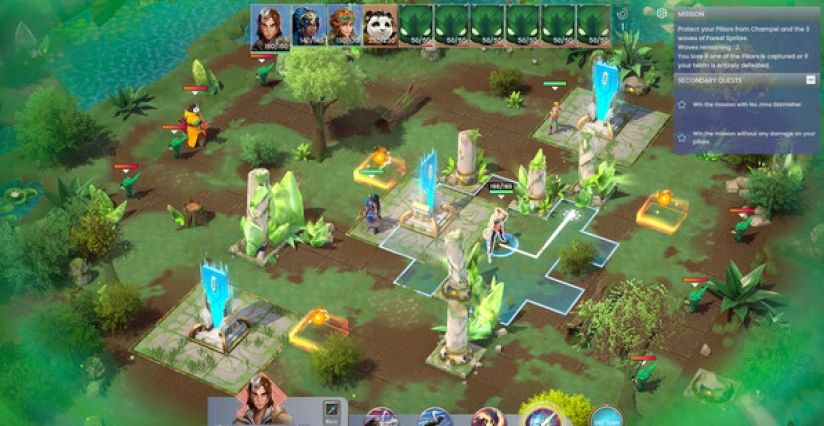Activate the second round ability icon
Image resolution: width=824 pixels, height=426 pixels.
pos(435,418)
